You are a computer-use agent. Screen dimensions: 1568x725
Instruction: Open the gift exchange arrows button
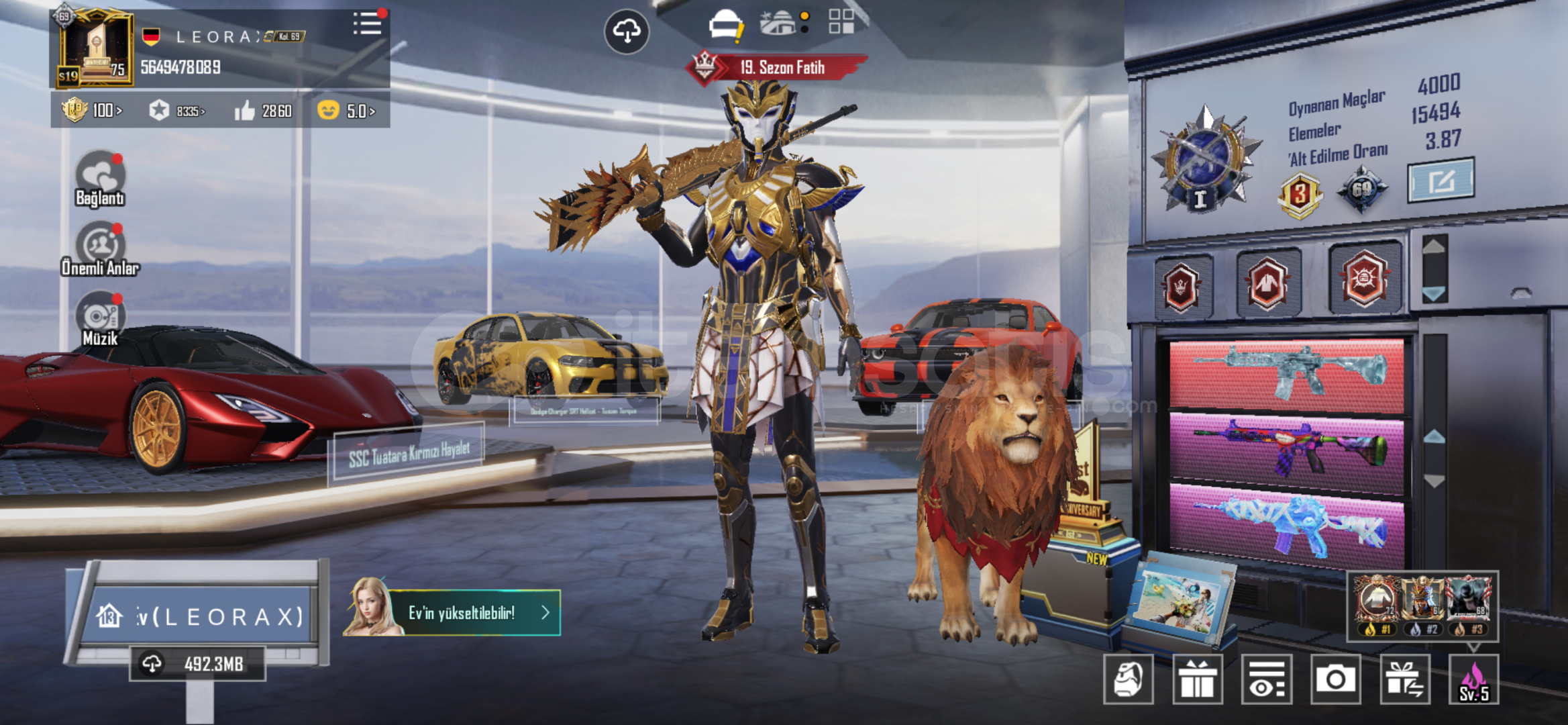click(x=1404, y=679)
